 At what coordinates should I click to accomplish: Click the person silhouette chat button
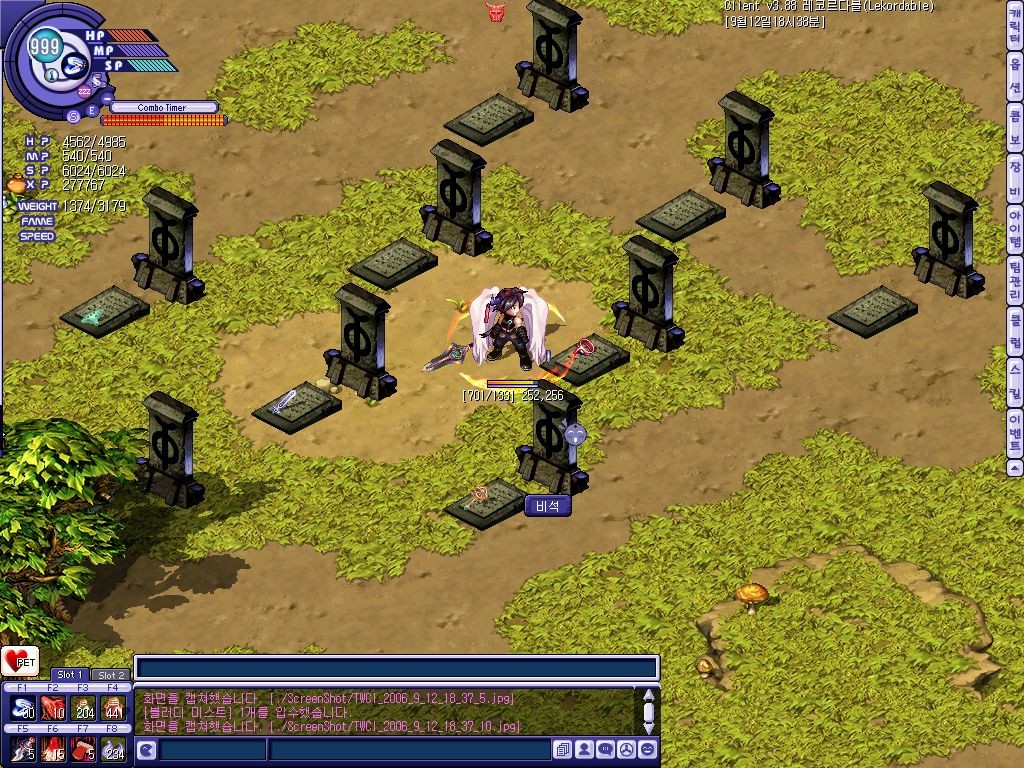[584, 749]
